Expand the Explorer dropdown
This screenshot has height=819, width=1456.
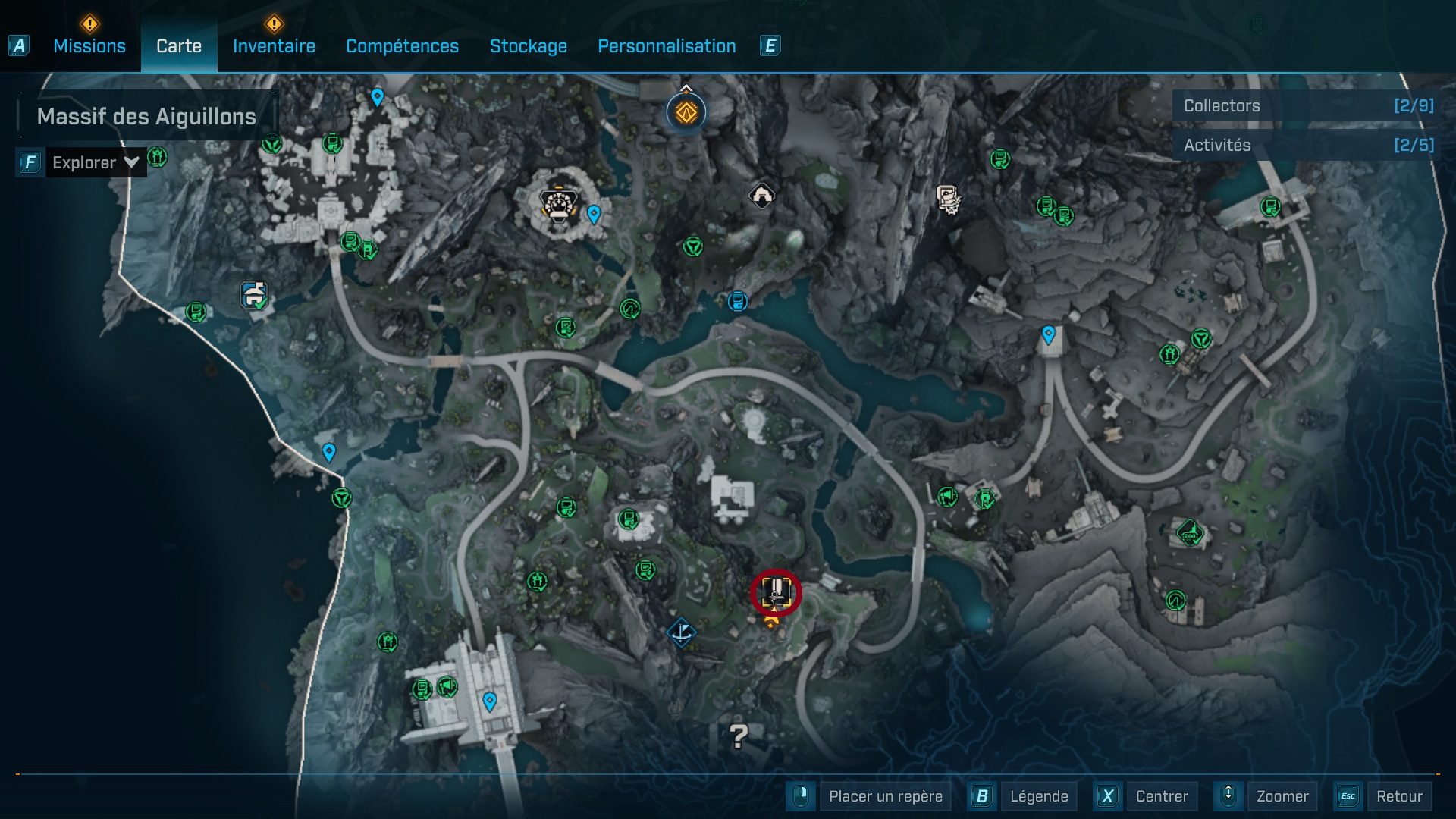95,162
